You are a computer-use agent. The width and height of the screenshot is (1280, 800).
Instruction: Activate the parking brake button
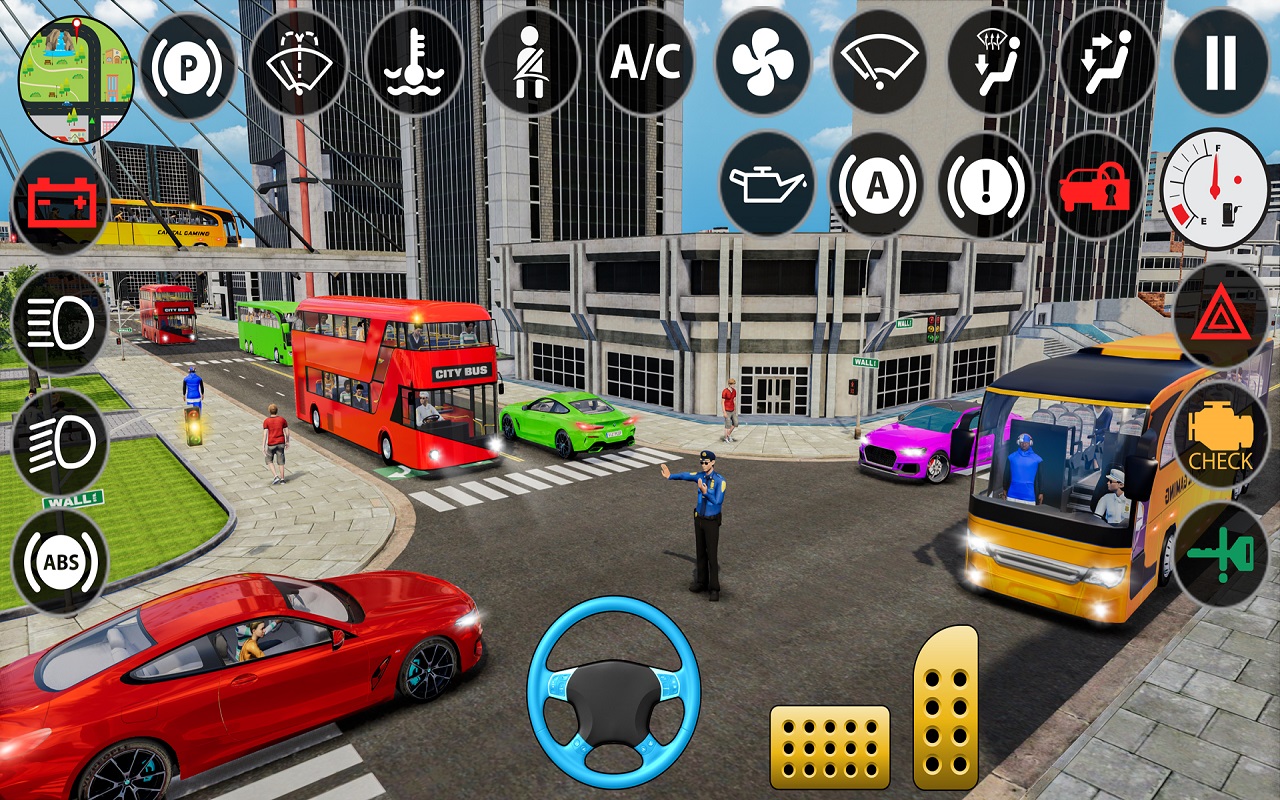pos(188,65)
